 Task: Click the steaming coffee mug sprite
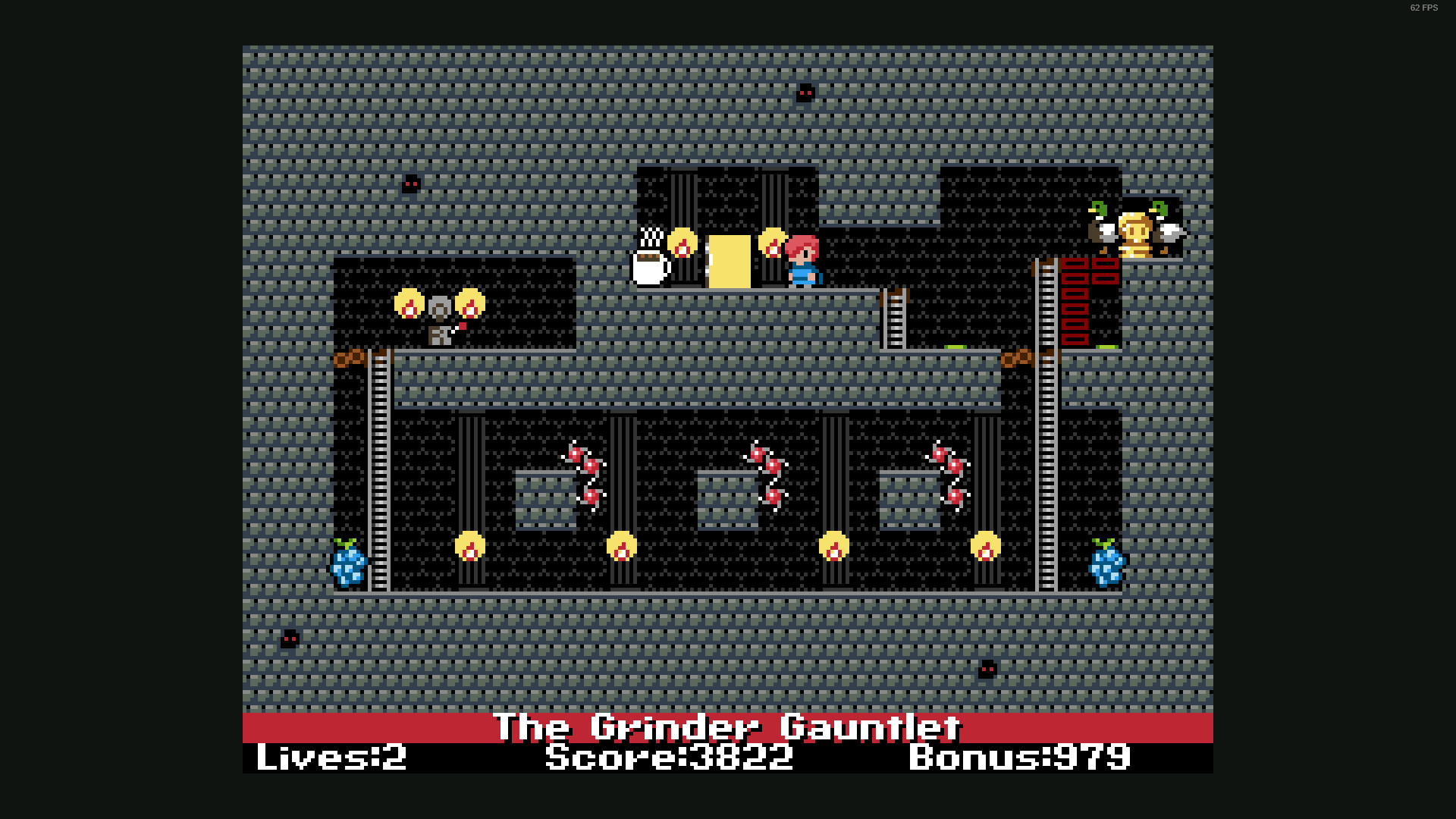click(x=648, y=265)
